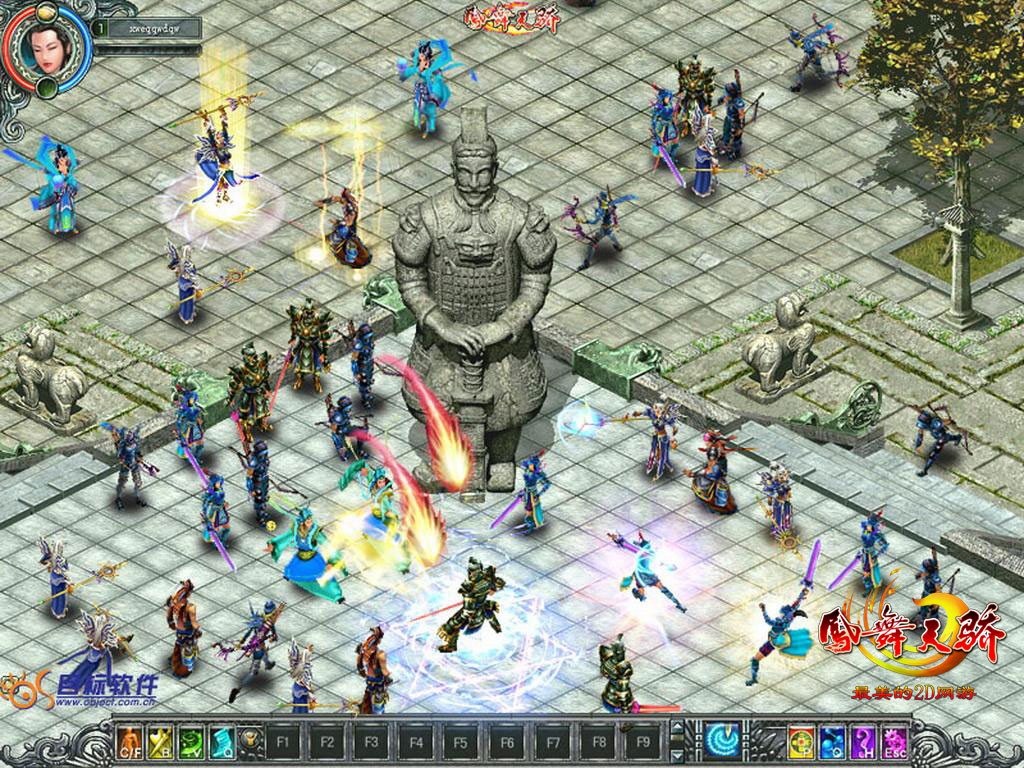Open the yellow and red wheel icon
This screenshot has width=1024, height=768.
click(x=801, y=741)
